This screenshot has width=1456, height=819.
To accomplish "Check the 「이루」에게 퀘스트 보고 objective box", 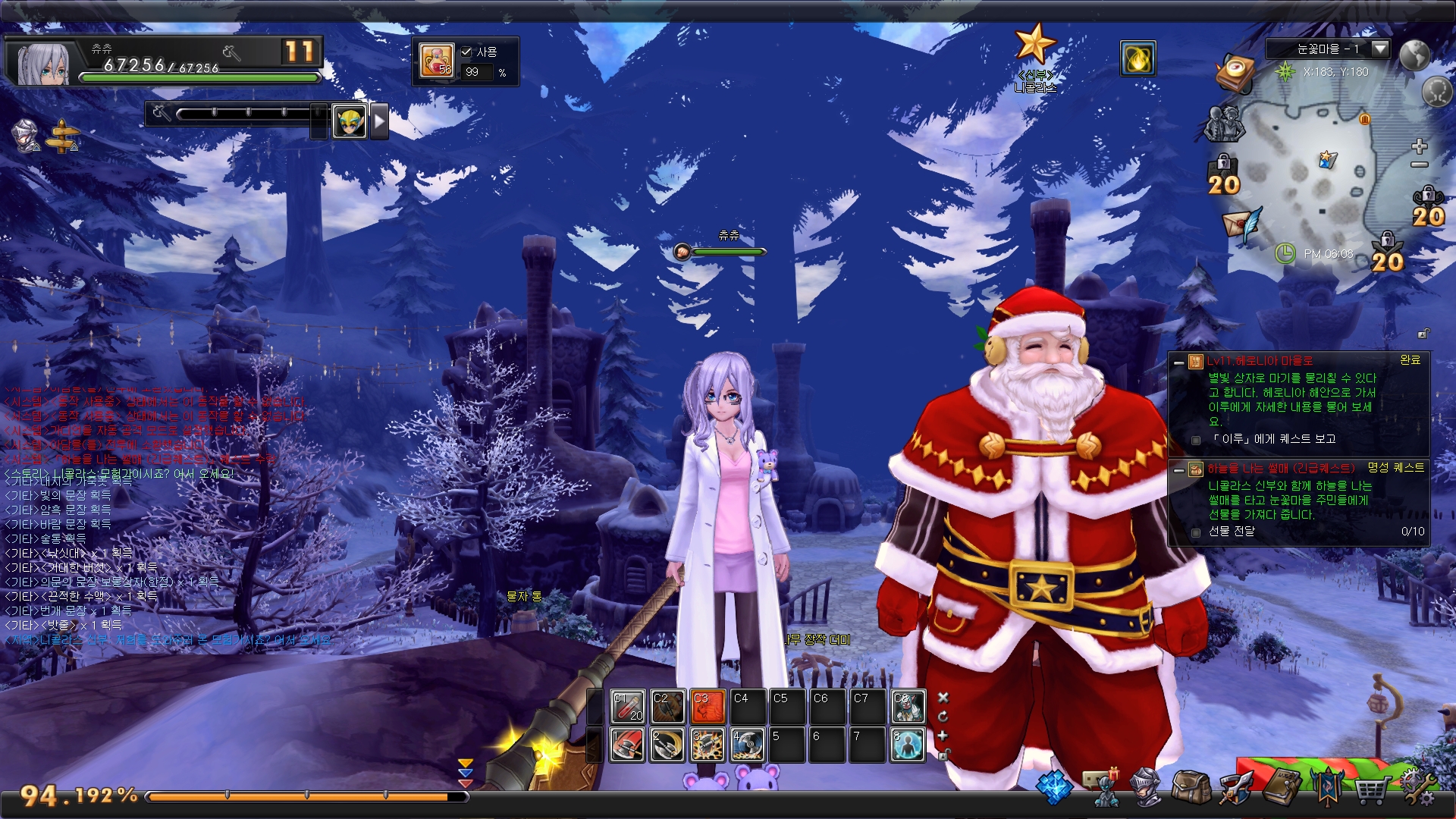I will click(1196, 440).
